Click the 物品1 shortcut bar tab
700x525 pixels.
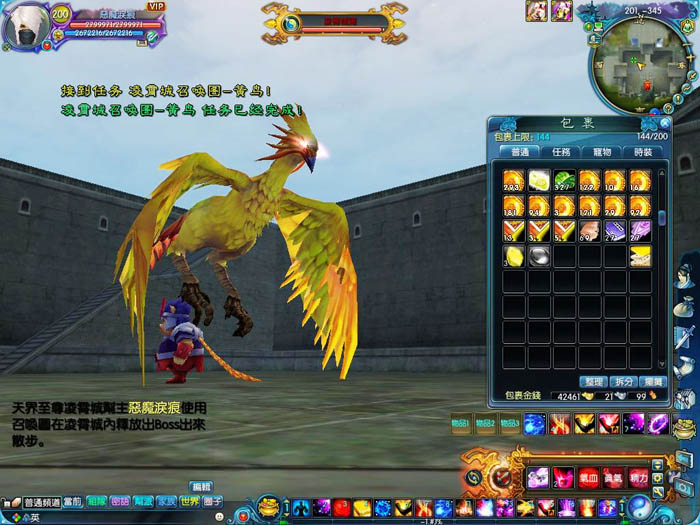tap(463, 423)
